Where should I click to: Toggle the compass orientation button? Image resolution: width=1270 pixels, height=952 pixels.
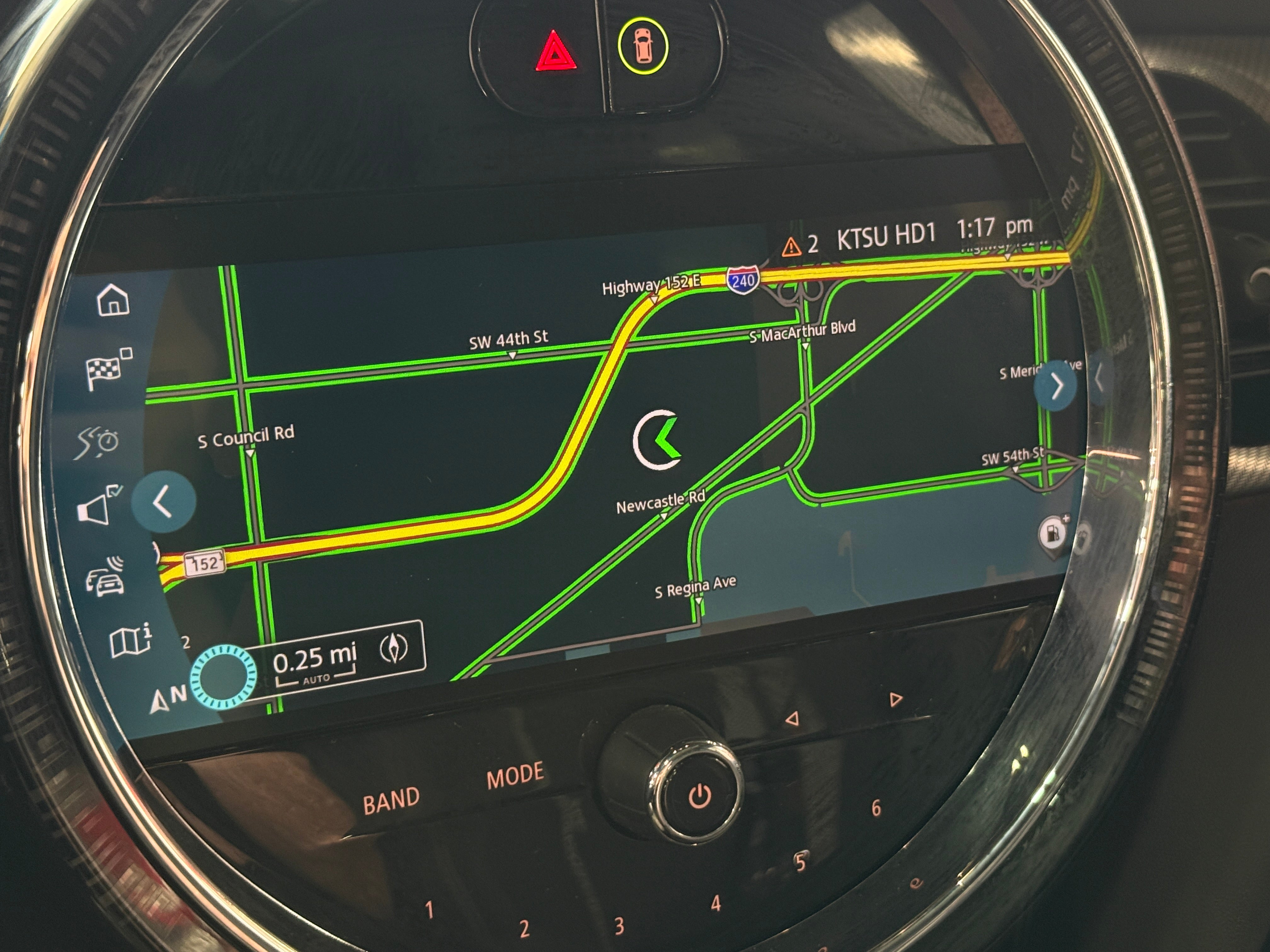coord(394,649)
